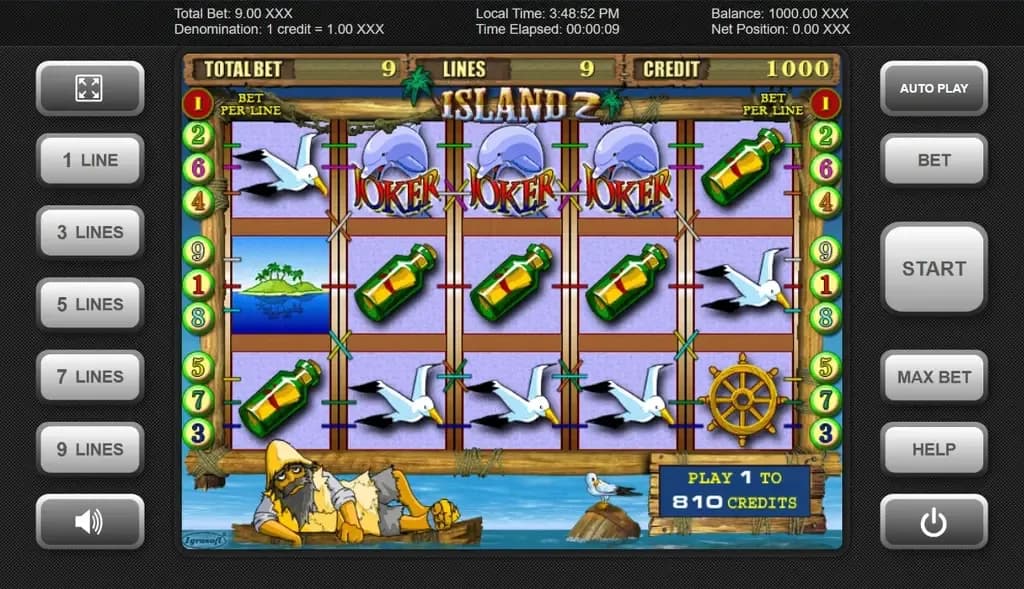The height and width of the screenshot is (589, 1024).
Task: Choose the 3 LINES option
Action: point(90,232)
